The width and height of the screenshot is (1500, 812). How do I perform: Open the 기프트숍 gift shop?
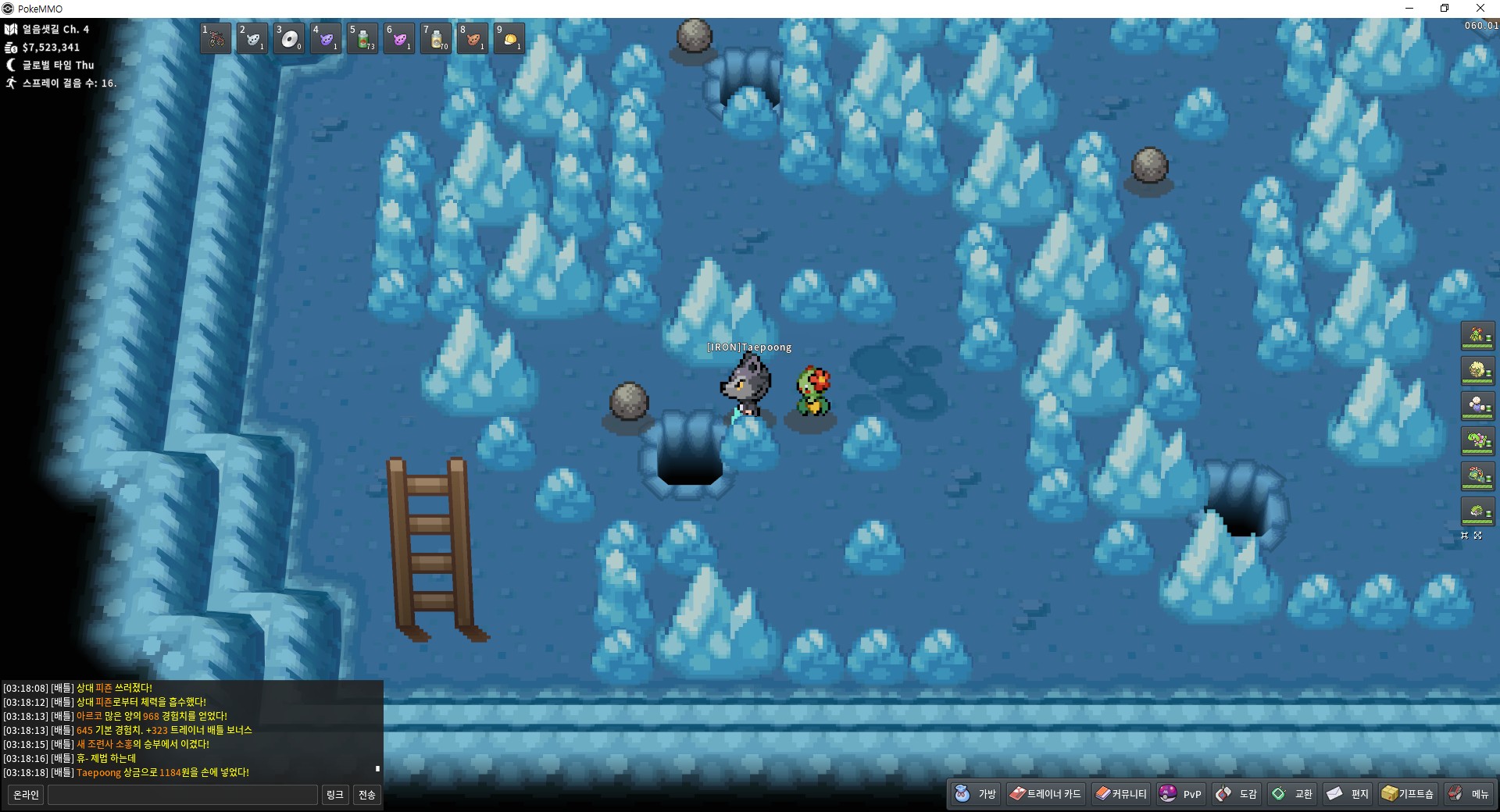tap(1408, 794)
